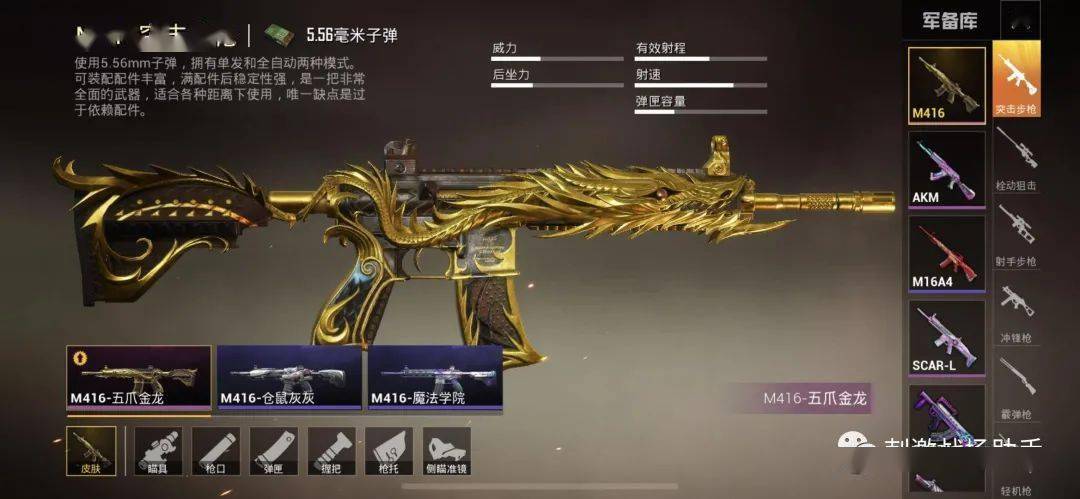1080x499 pixels.
Task: Select the 枪口 muzzle attachment slot
Action: 215,452
